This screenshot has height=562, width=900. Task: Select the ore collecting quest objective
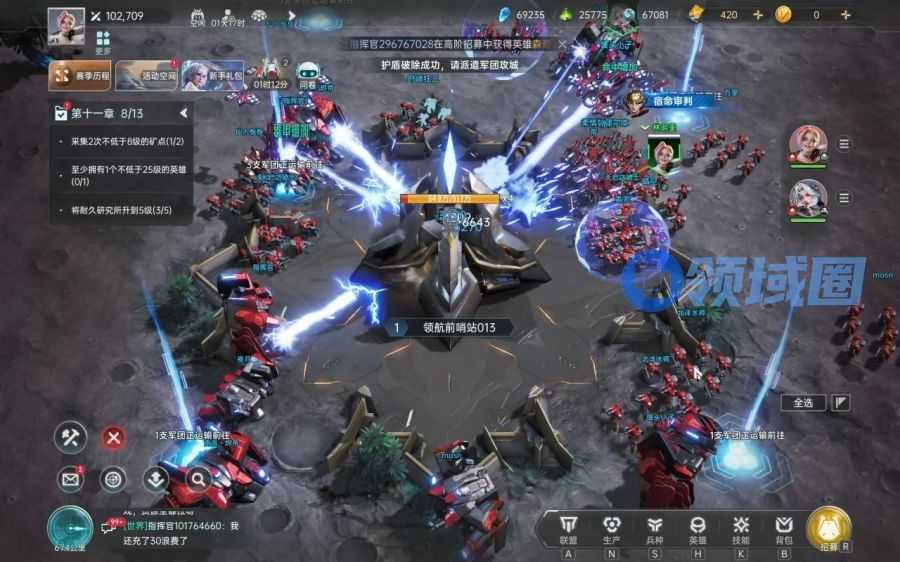tap(125, 142)
